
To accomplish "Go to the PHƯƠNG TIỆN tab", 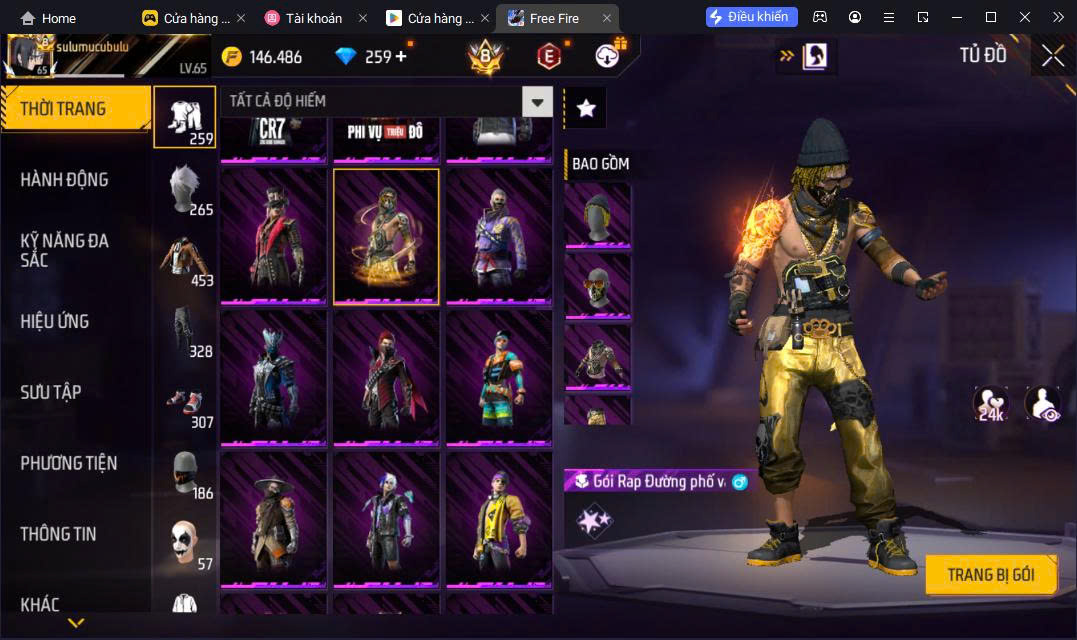I will tap(68, 463).
